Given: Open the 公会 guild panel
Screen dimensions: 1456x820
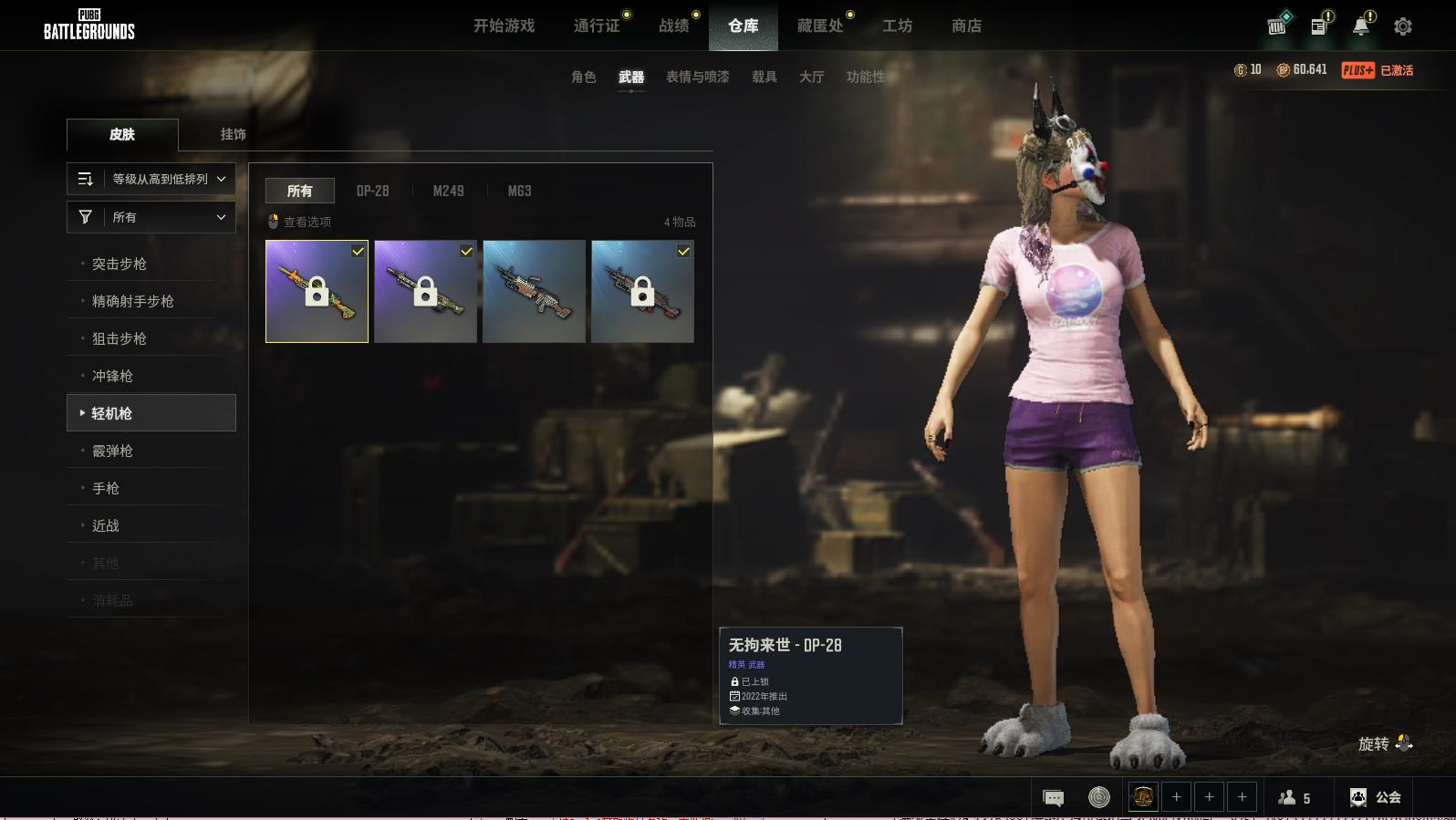Looking at the screenshot, I should click(x=1376, y=797).
